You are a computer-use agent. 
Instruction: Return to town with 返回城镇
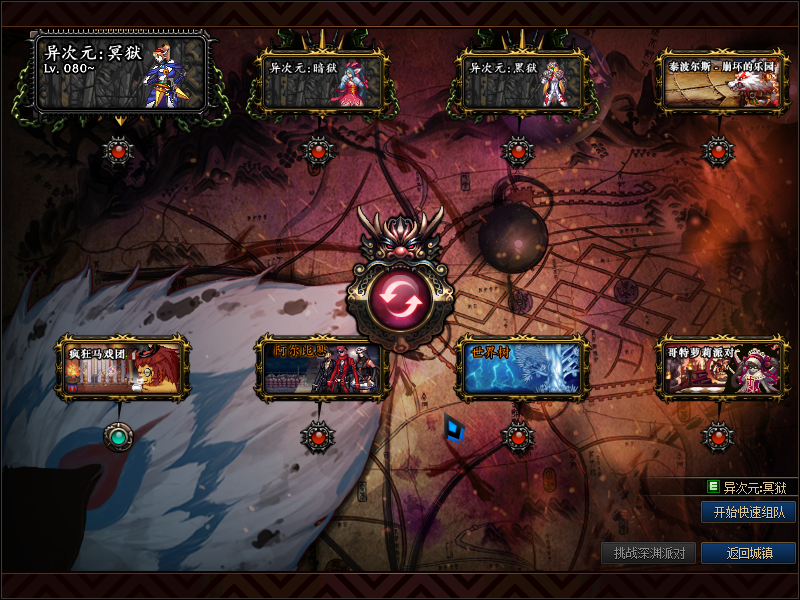pos(748,553)
